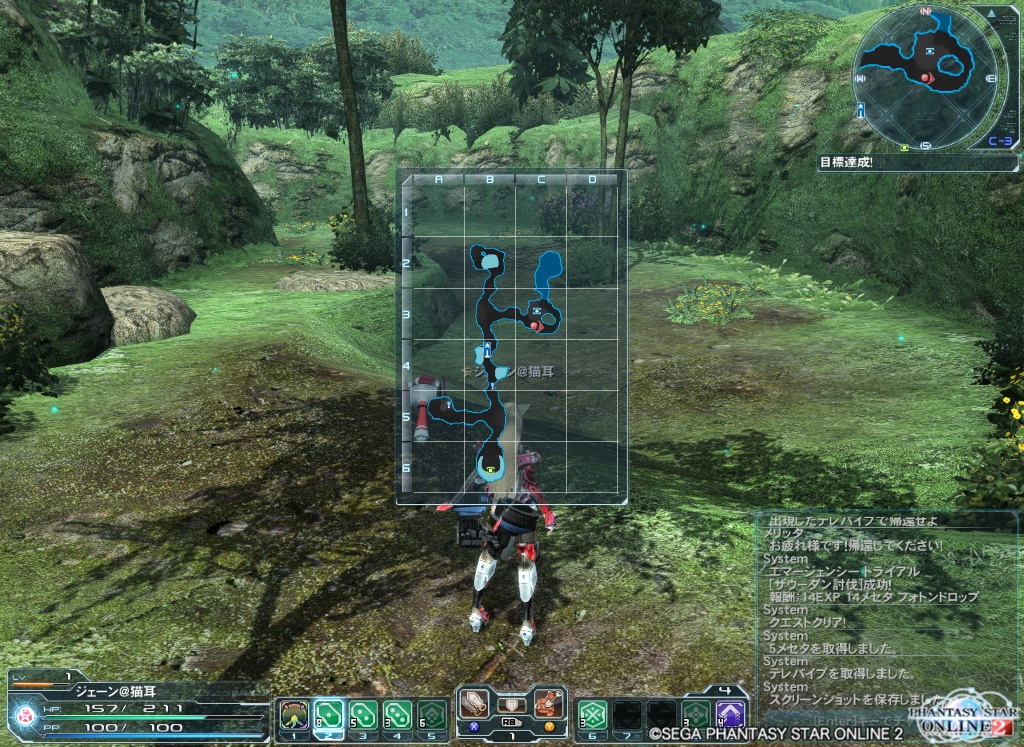
Task: Select the fist attack icon in the palette
Action: click(x=546, y=703)
